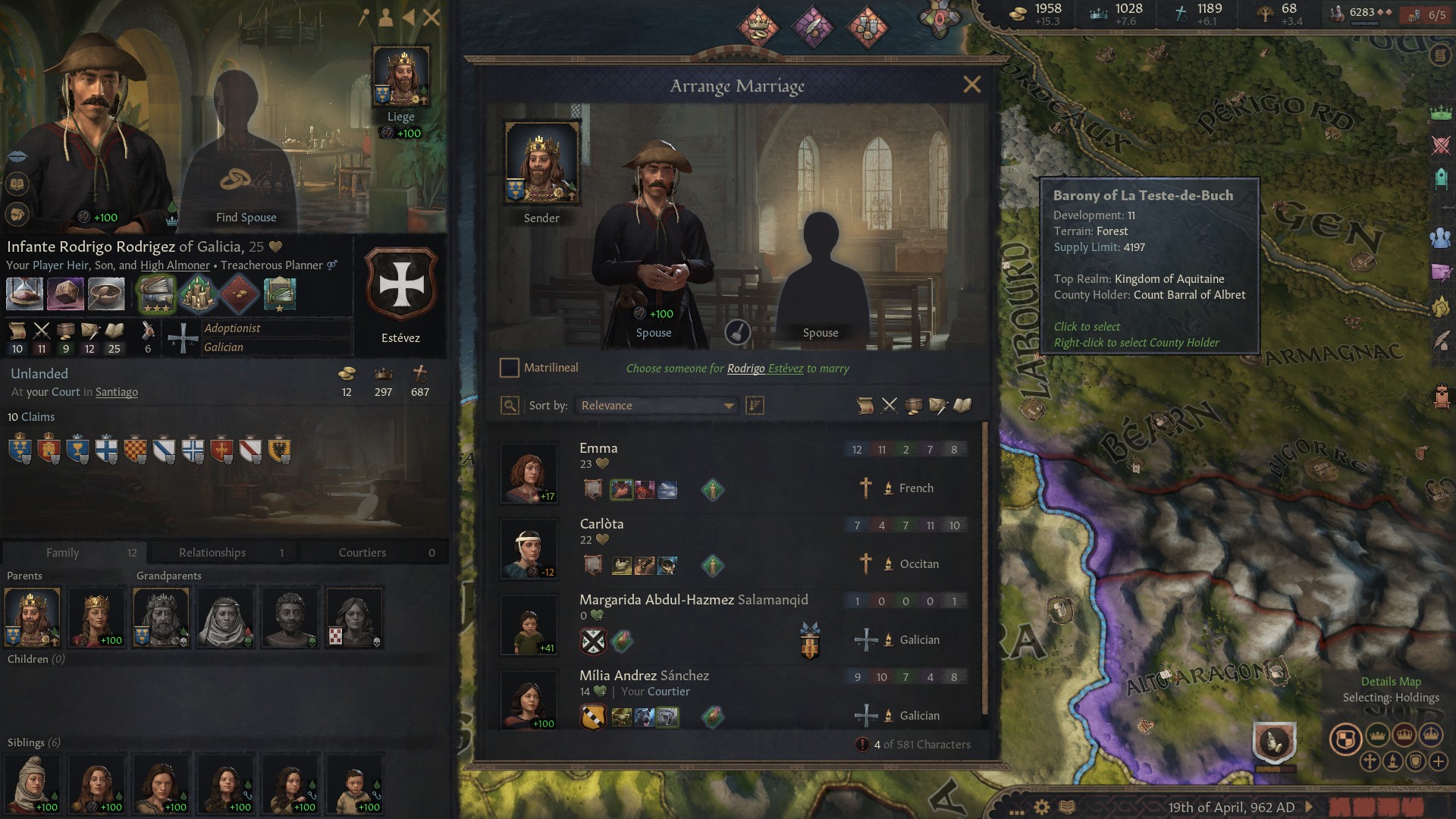Click 'Click to select' in the barony tooltip
Viewport: 1456px width, 819px height.
pyautogui.click(x=1087, y=326)
